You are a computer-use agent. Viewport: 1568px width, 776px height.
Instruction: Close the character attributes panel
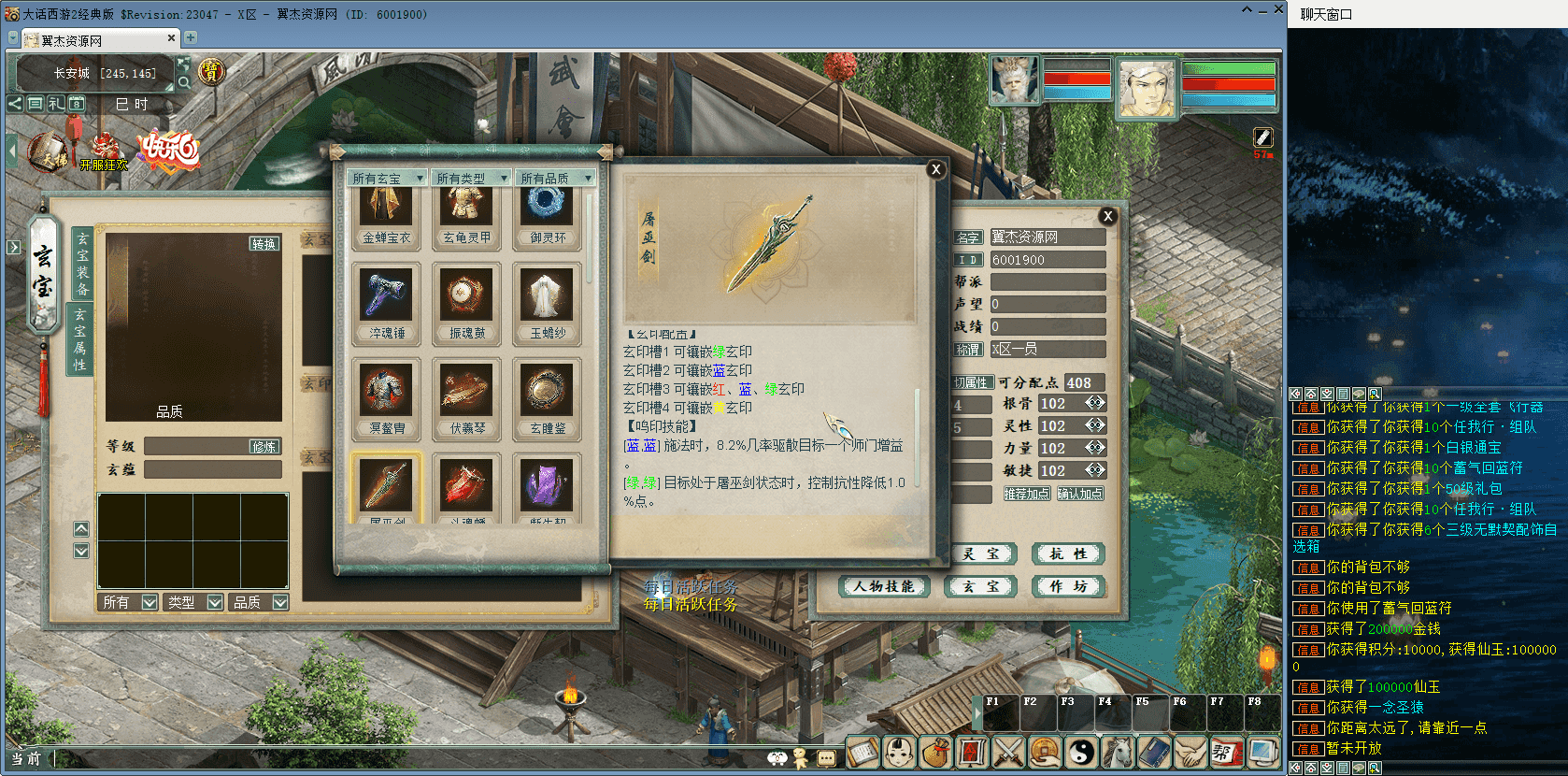(x=1107, y=216)
